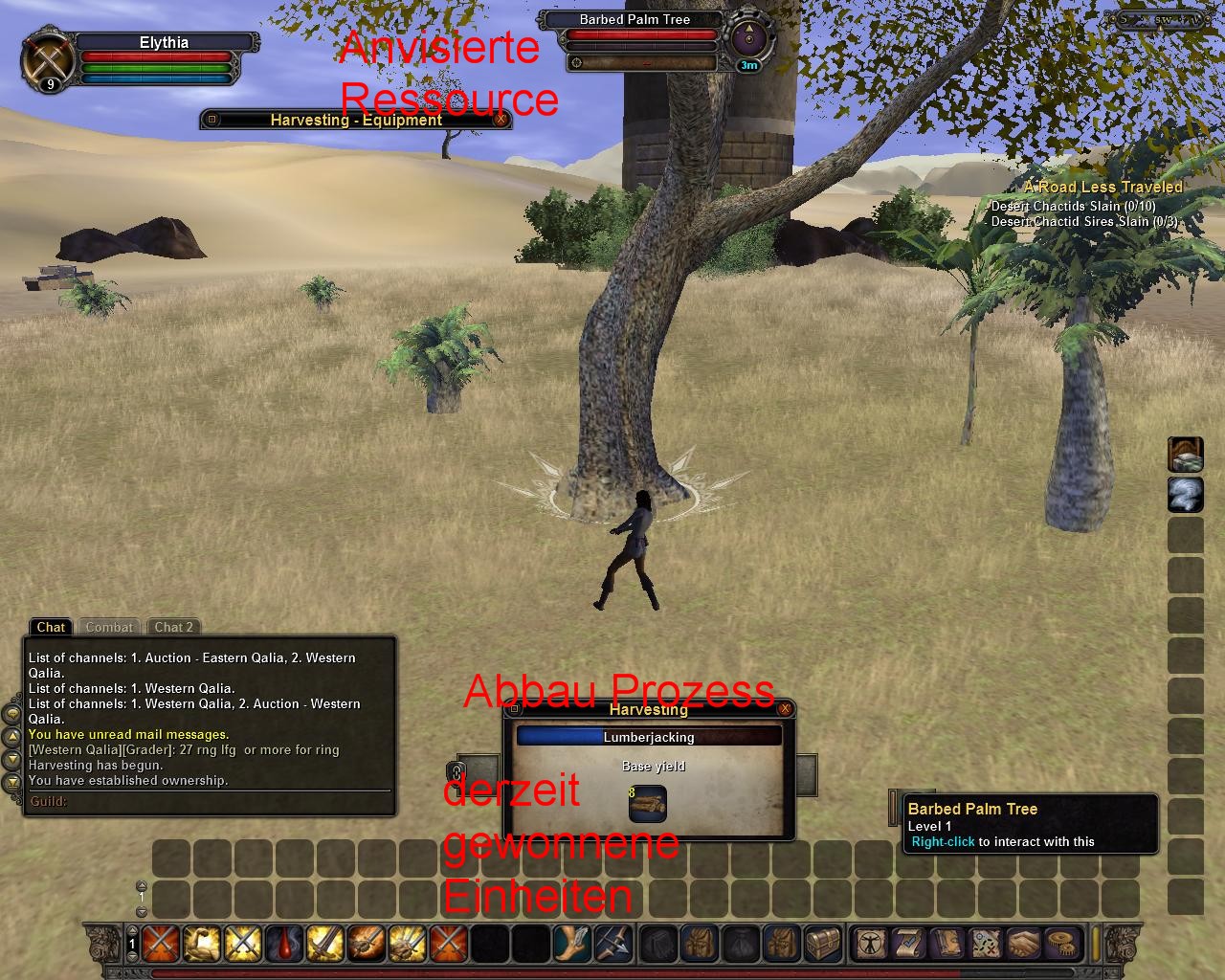The image size is (1225, 980).
Task: Close the Harvesting window
Action: [785, 709]
